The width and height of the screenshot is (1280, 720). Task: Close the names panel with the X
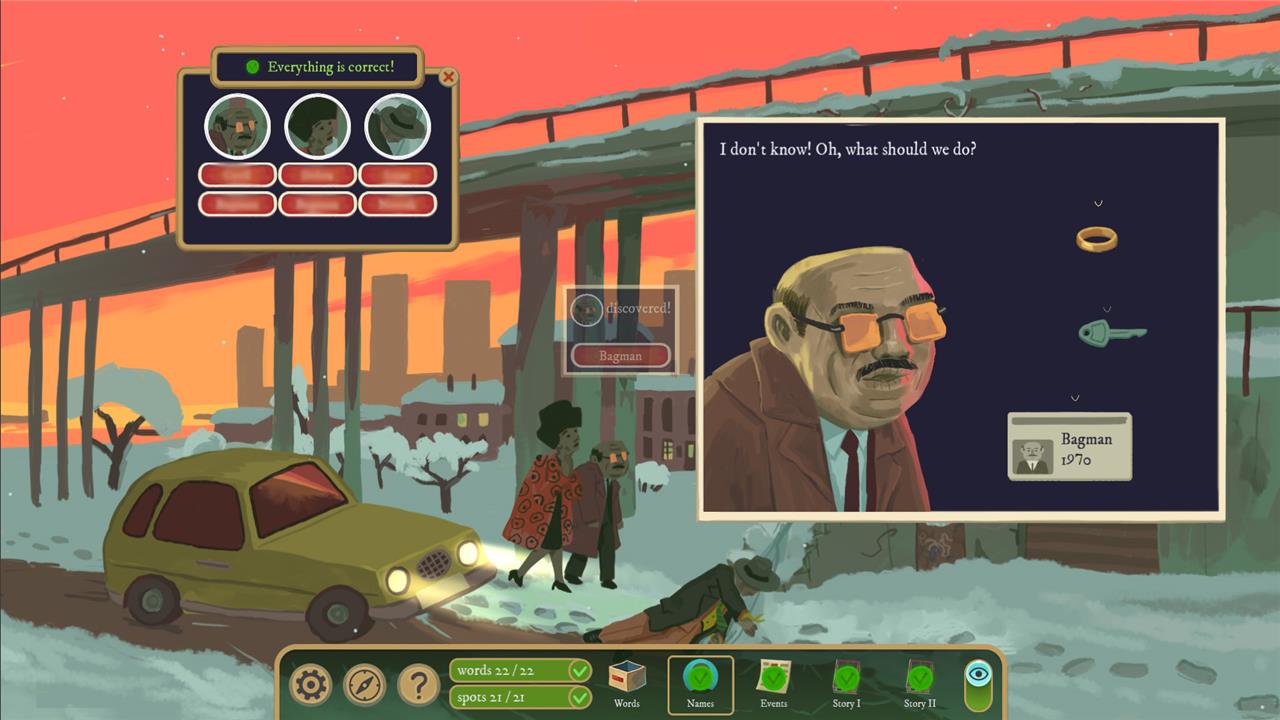click(x=448, y=77)
